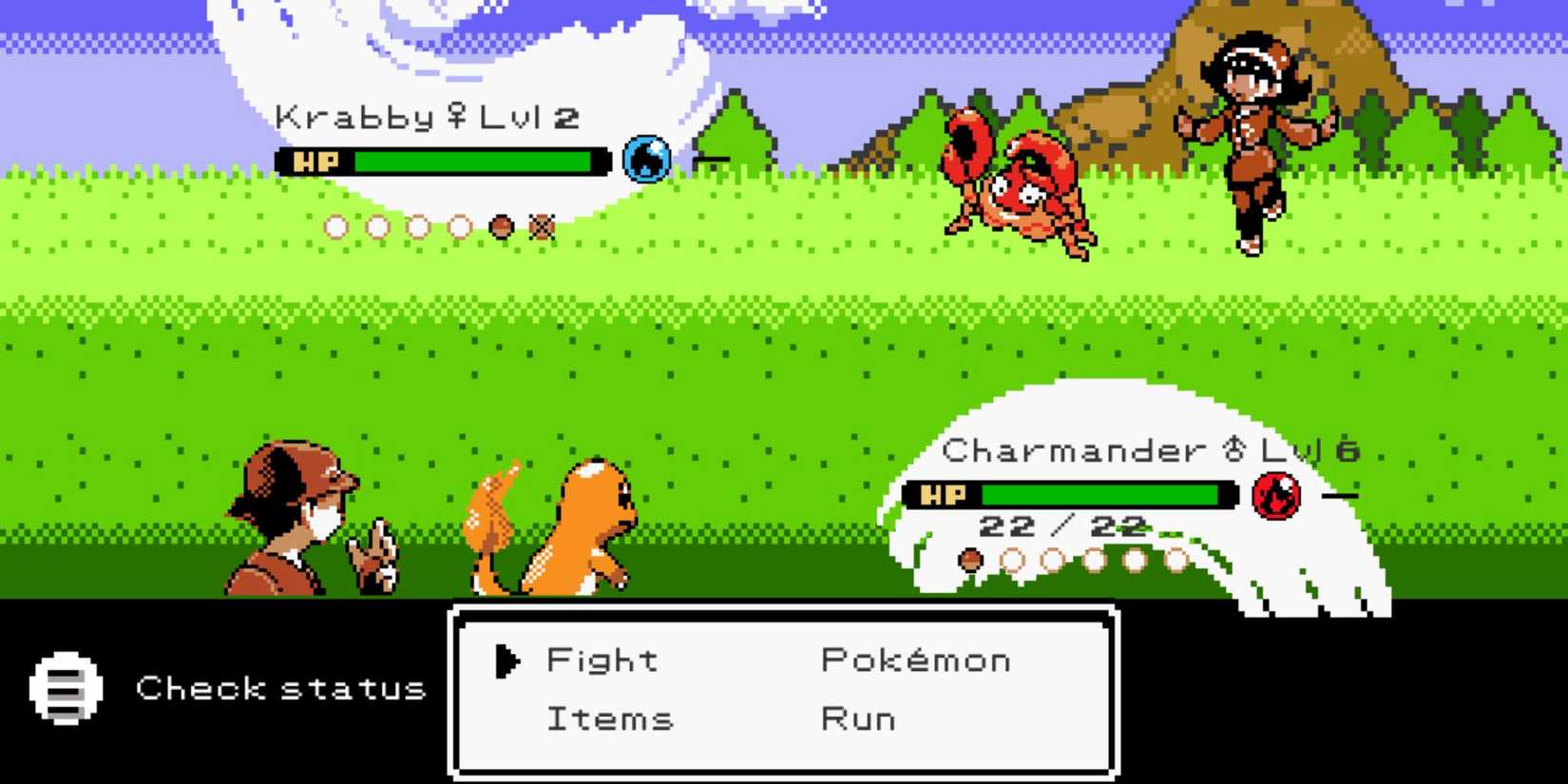The height and width of the screenshot is (784, 1568).
Task: Open the Items bag option
Action: (x=609, y=719)
